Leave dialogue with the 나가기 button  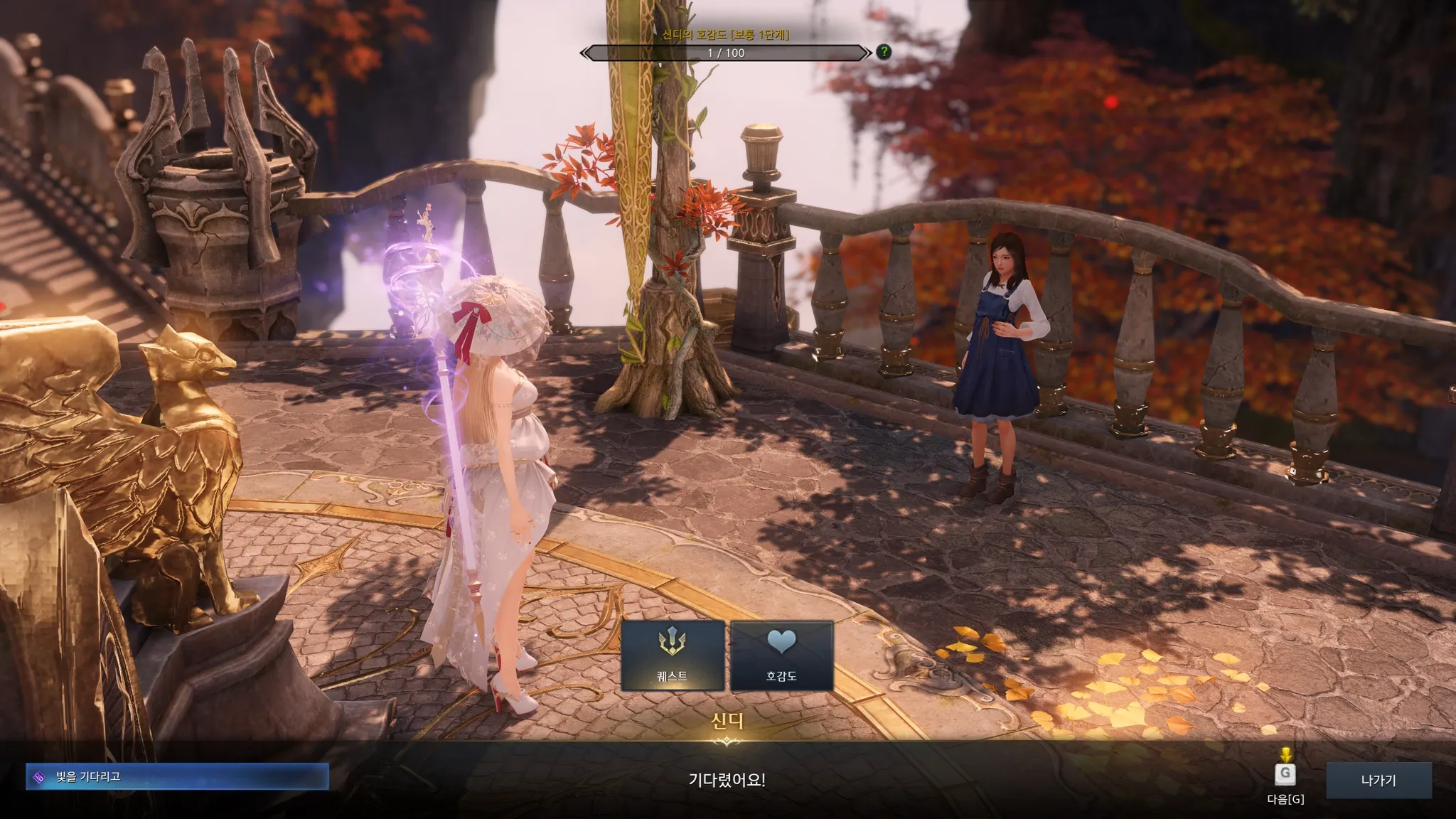(x=1378, y=780)
